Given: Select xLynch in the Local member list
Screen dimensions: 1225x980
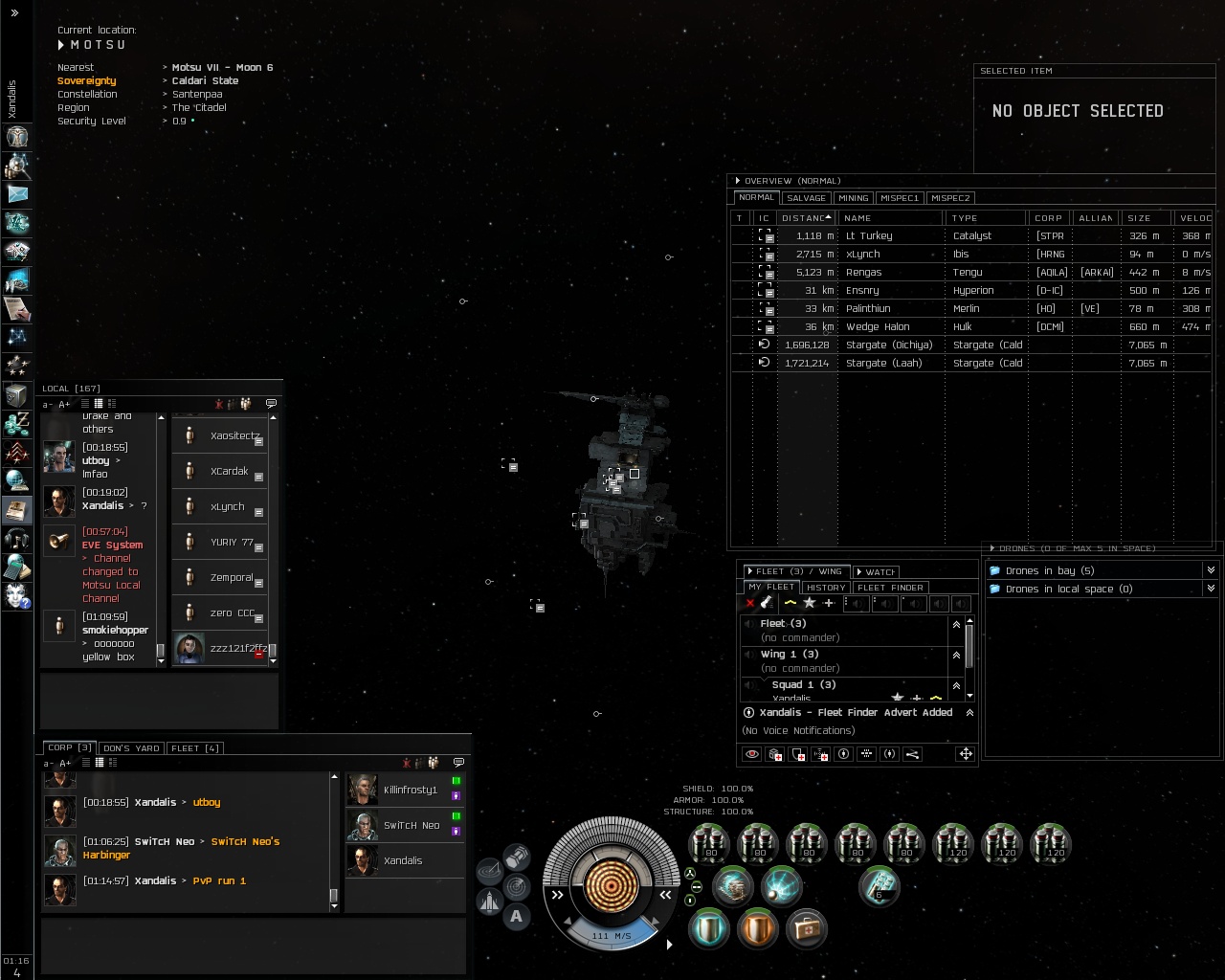Looking at the screenshot, I should coord(227,506).
